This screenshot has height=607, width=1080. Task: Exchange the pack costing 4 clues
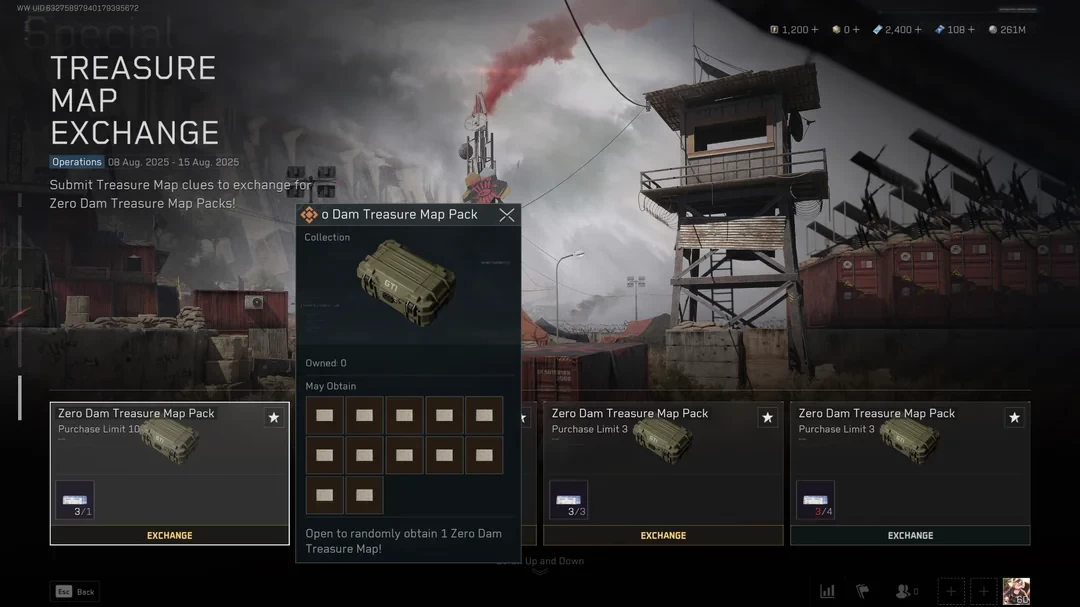coord(910,535)
